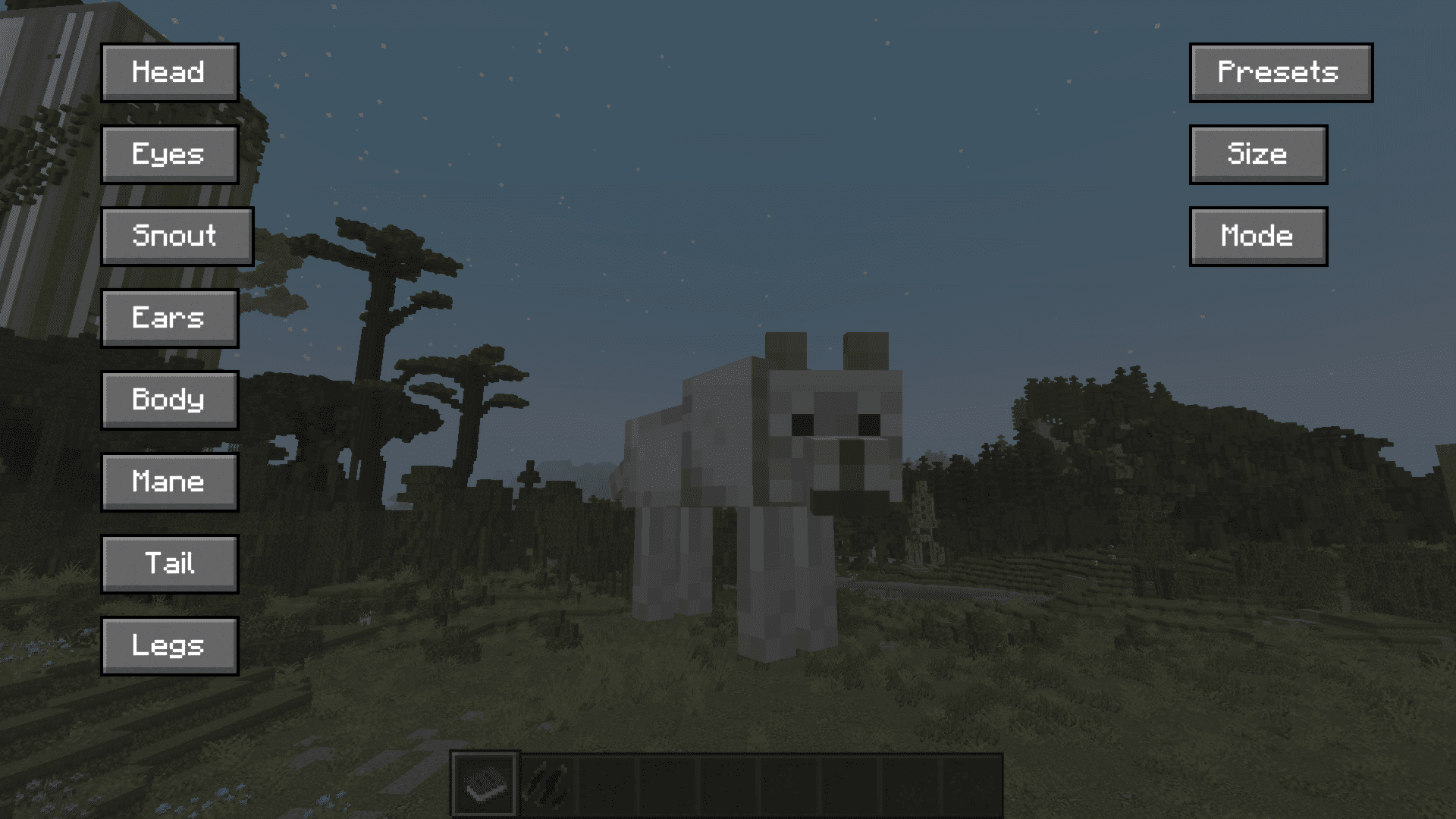Open the Head customization options

point(169,72)
